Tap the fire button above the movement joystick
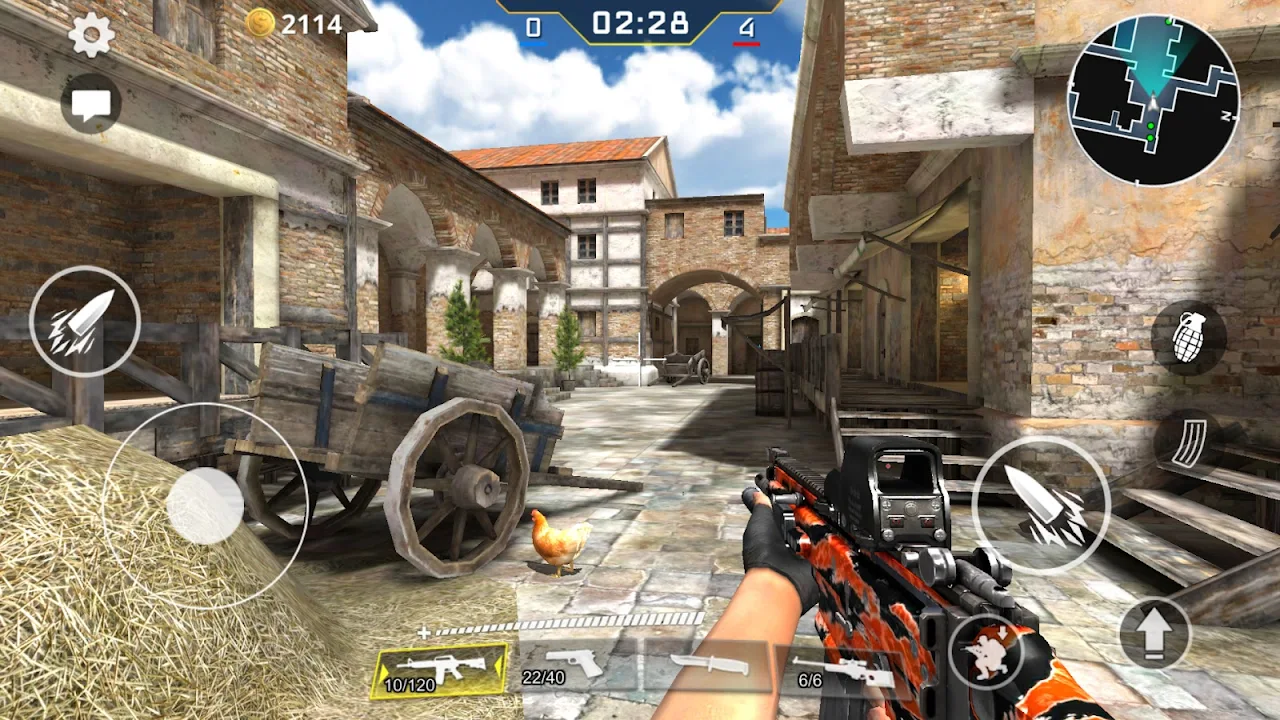Viewport: 1280px width, 720px height. [x=85, y=320]
